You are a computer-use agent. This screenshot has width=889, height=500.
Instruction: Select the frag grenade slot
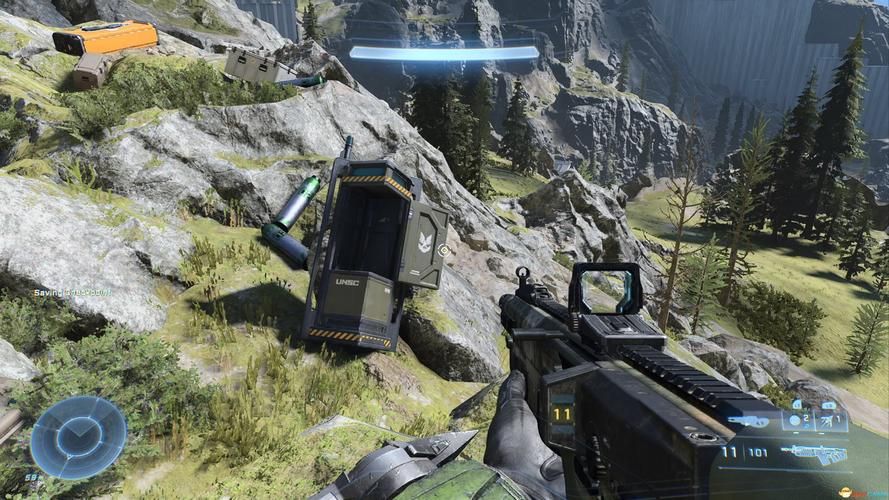(x=797, y=420)
